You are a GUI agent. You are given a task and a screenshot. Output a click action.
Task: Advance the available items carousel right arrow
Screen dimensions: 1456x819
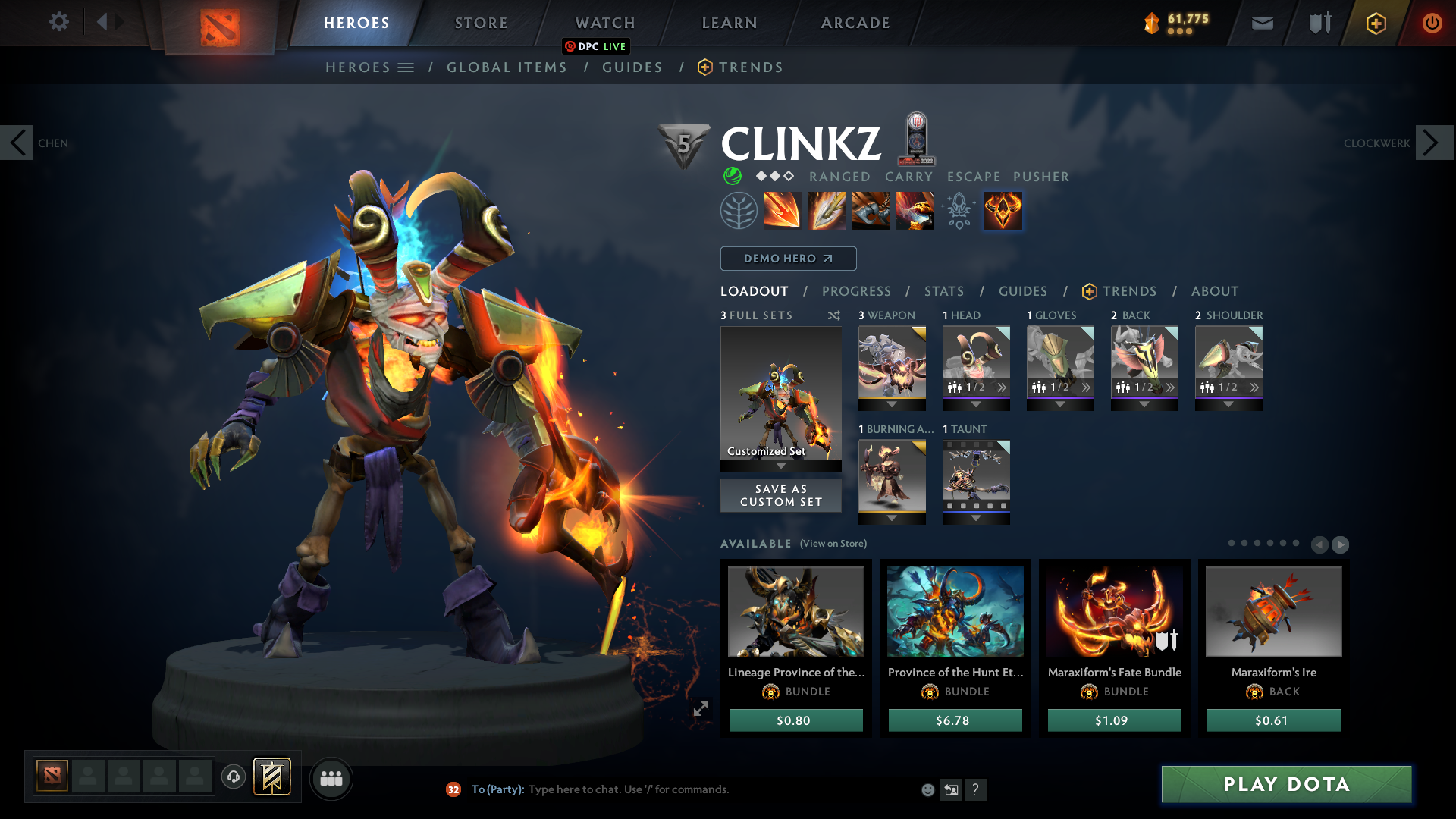click(1340, 544)
